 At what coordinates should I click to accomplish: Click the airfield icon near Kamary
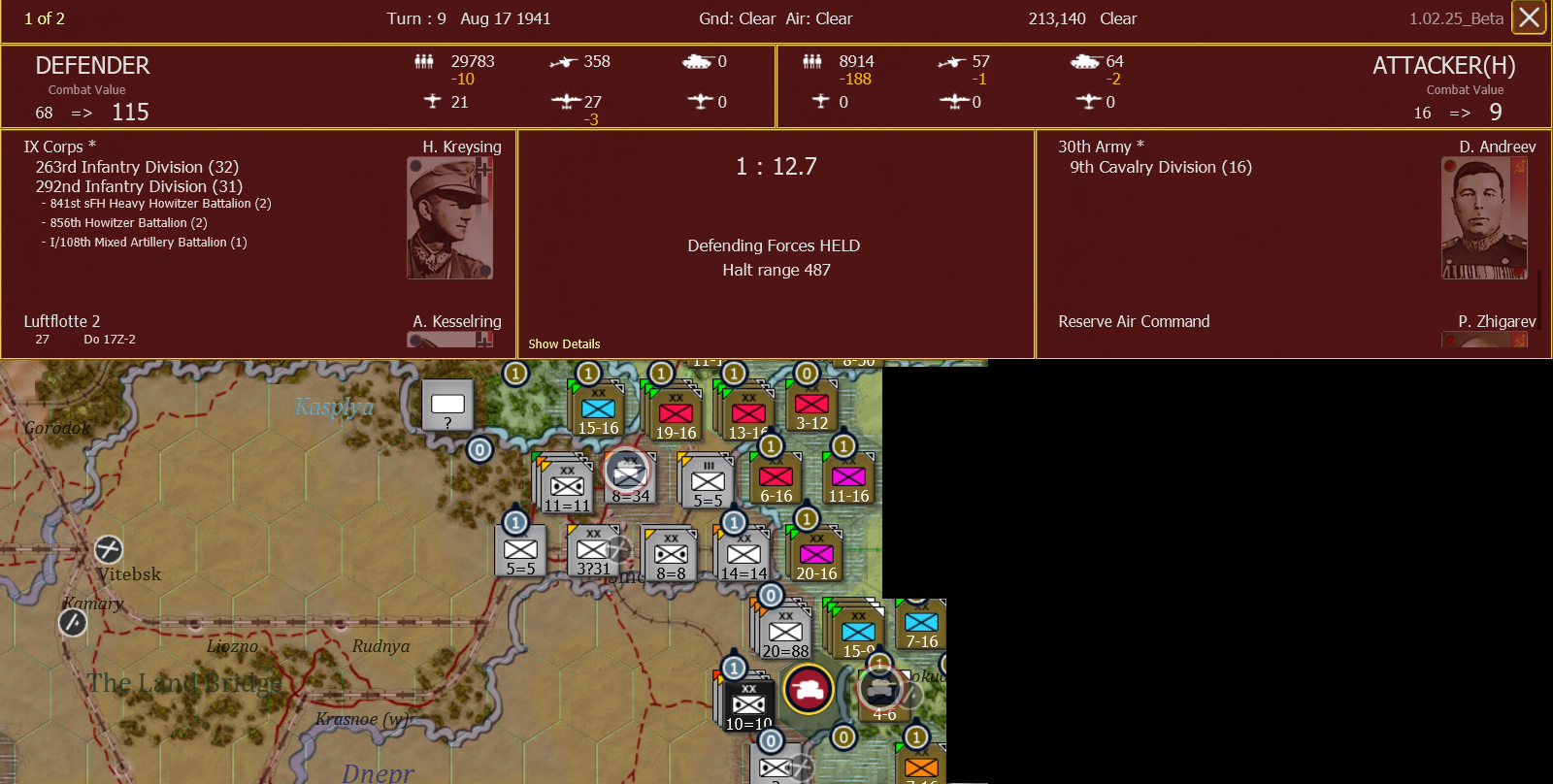coord(72,622)
